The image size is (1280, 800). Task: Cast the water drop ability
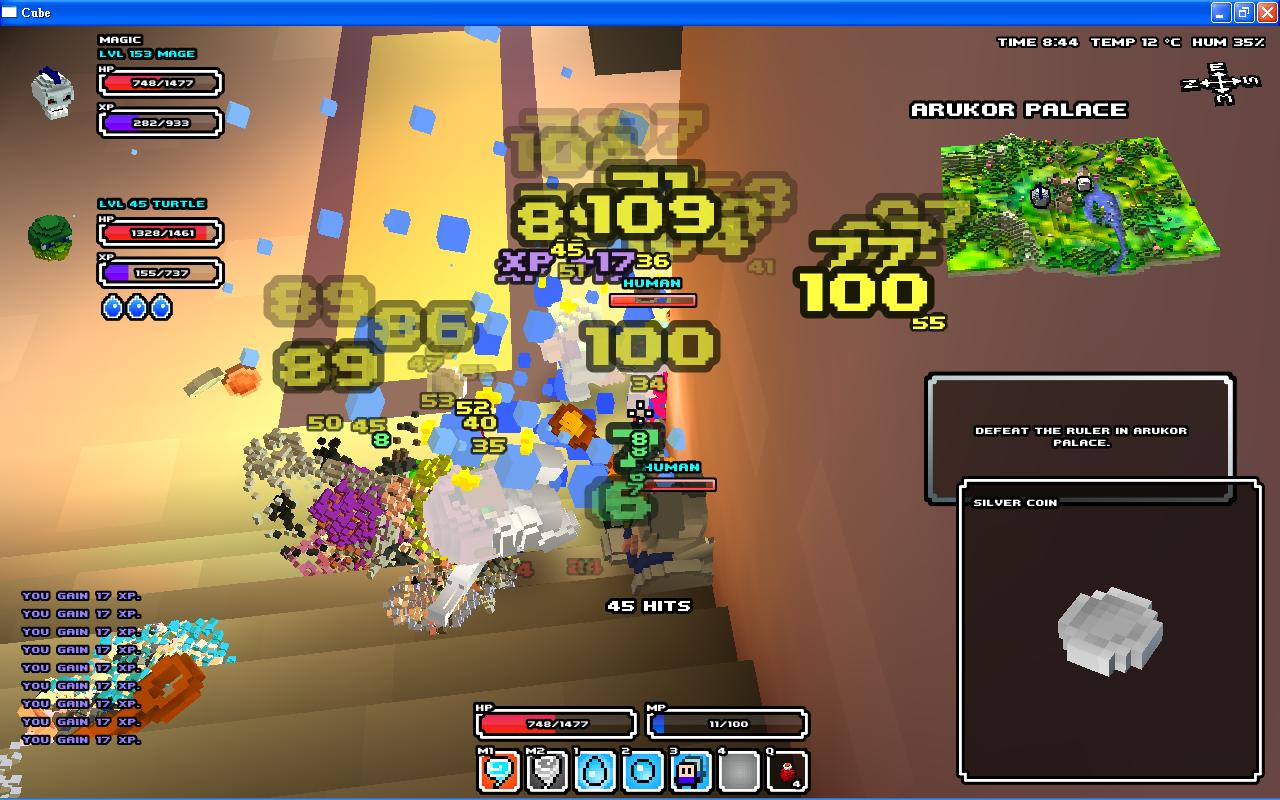tap(595, 772)
